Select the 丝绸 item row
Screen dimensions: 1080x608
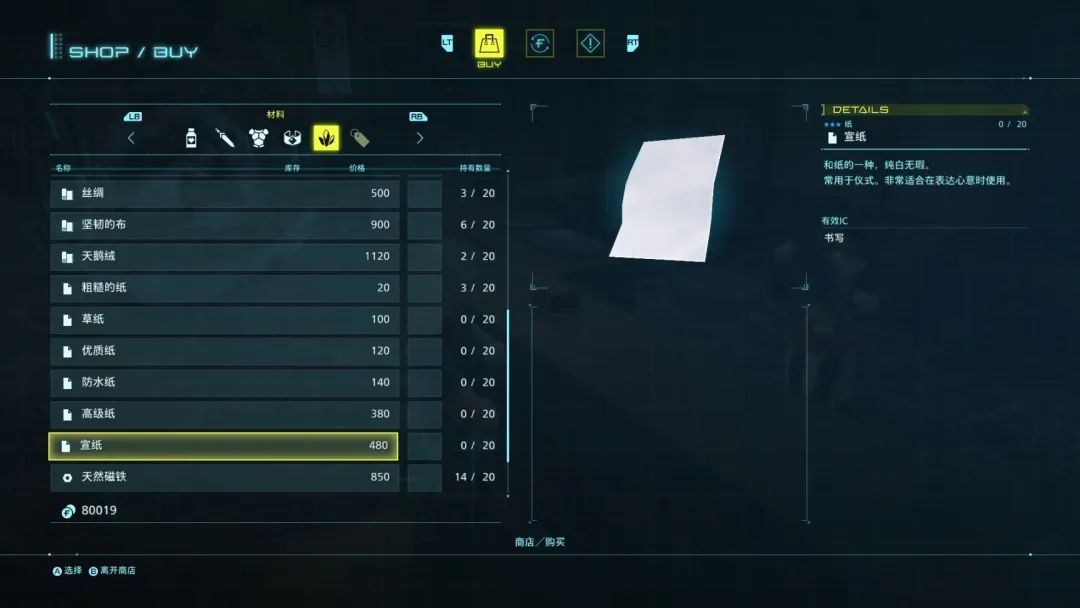tap(225, 193)
